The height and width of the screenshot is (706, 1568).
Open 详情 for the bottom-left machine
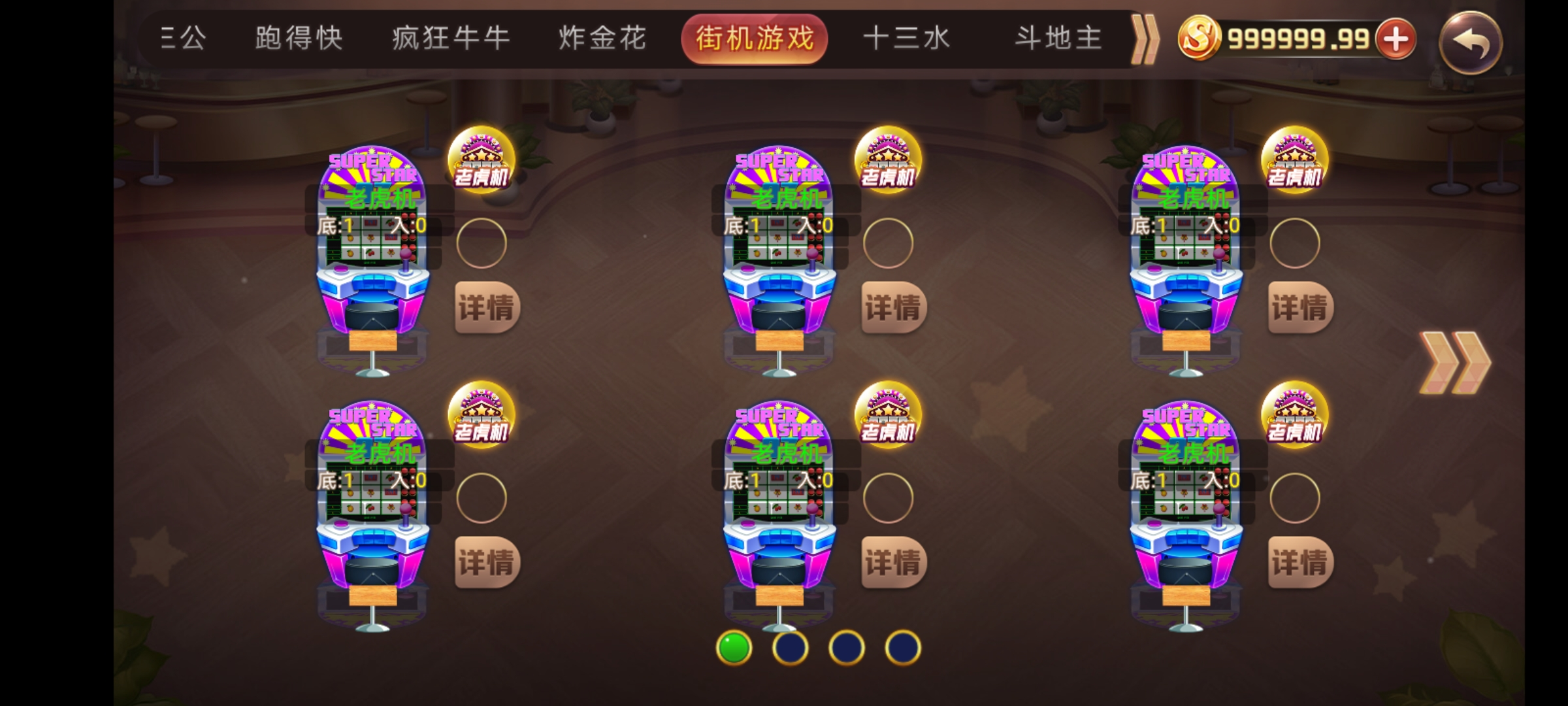coord(487,561)
